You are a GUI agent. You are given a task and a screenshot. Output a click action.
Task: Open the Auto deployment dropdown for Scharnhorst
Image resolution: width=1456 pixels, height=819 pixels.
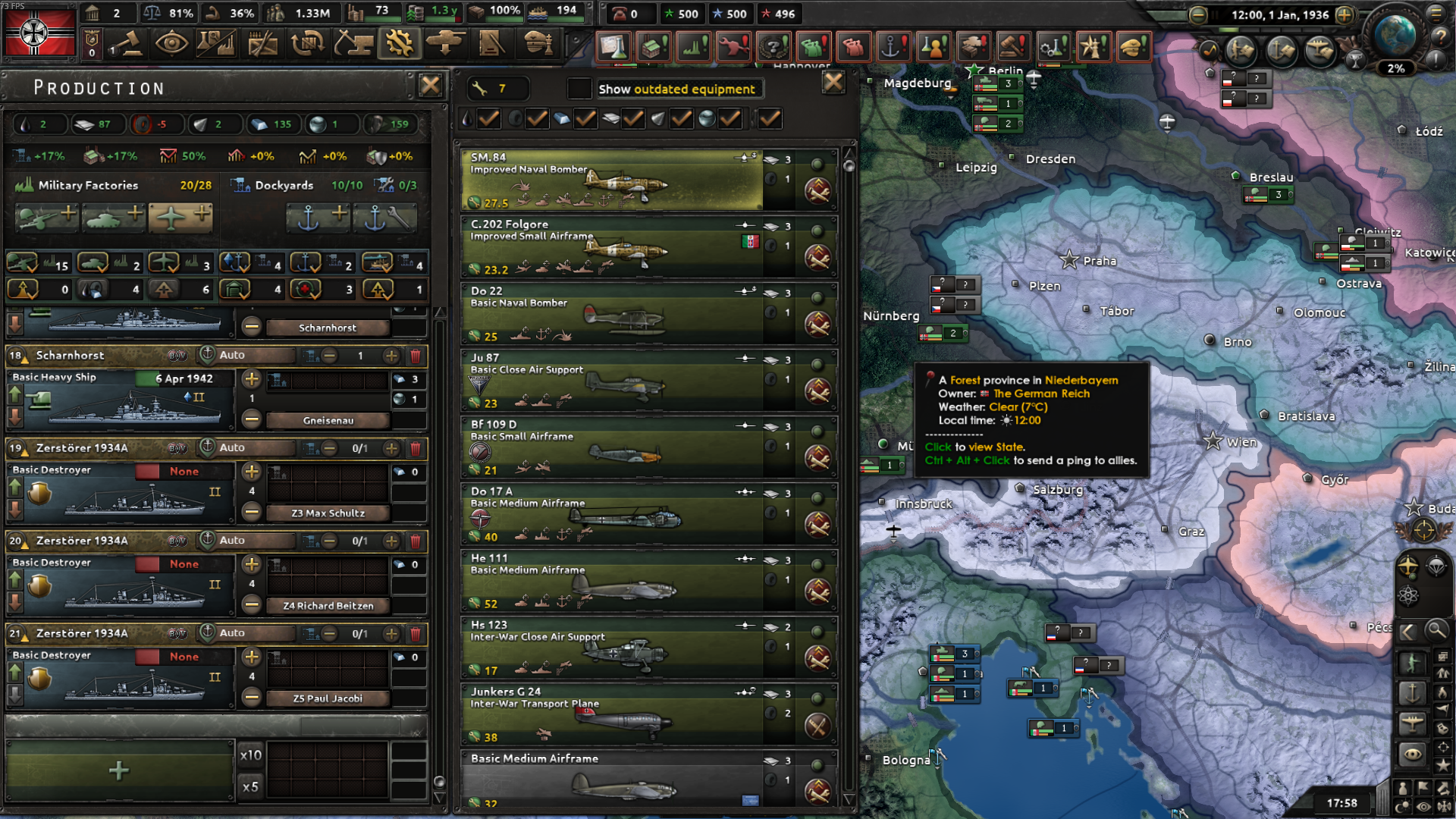tap(246, 355)
